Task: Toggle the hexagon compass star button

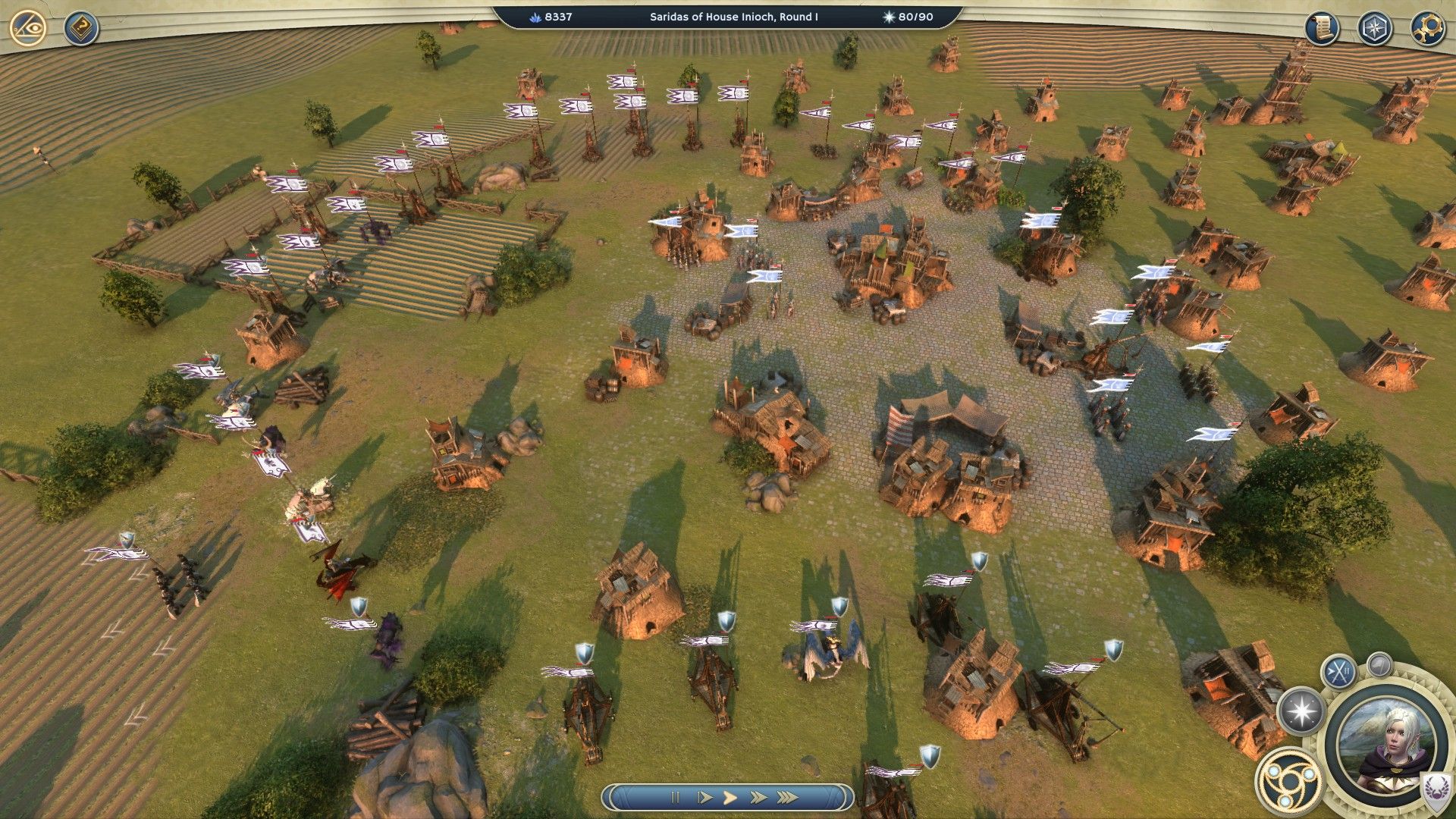Action: 1373,29
